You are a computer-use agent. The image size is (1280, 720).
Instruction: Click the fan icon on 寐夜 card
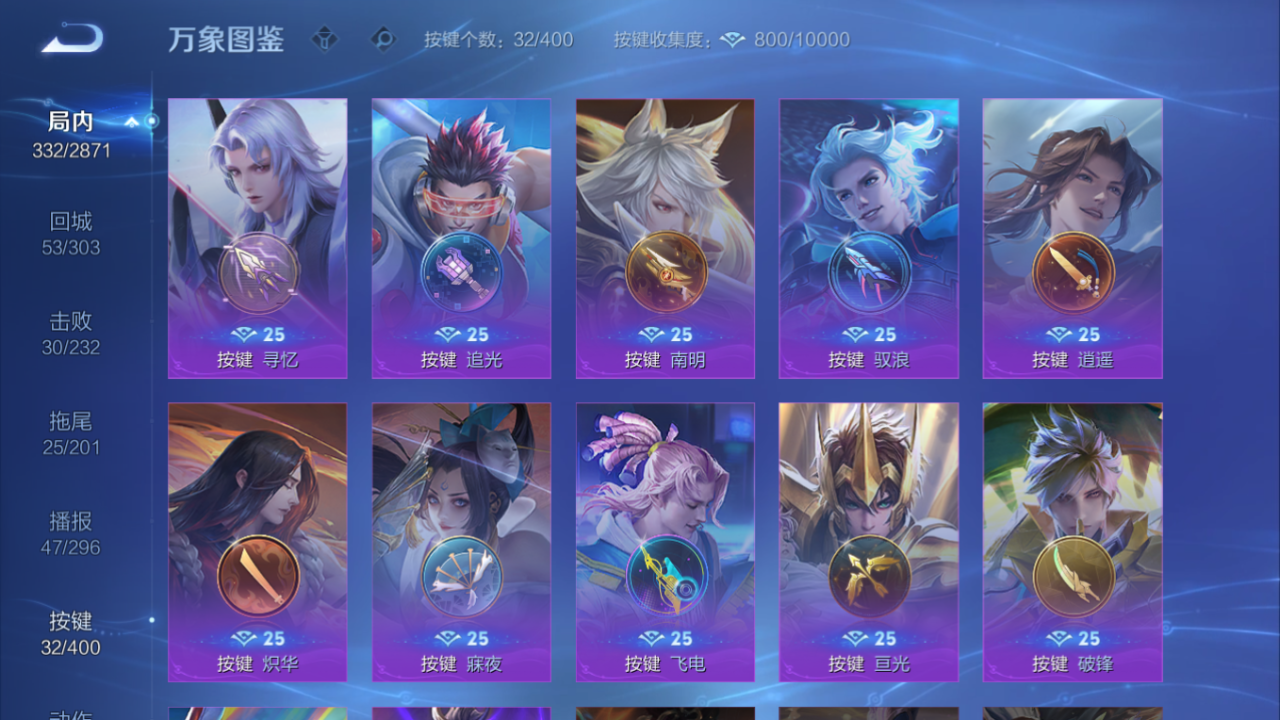coord(461,572)
